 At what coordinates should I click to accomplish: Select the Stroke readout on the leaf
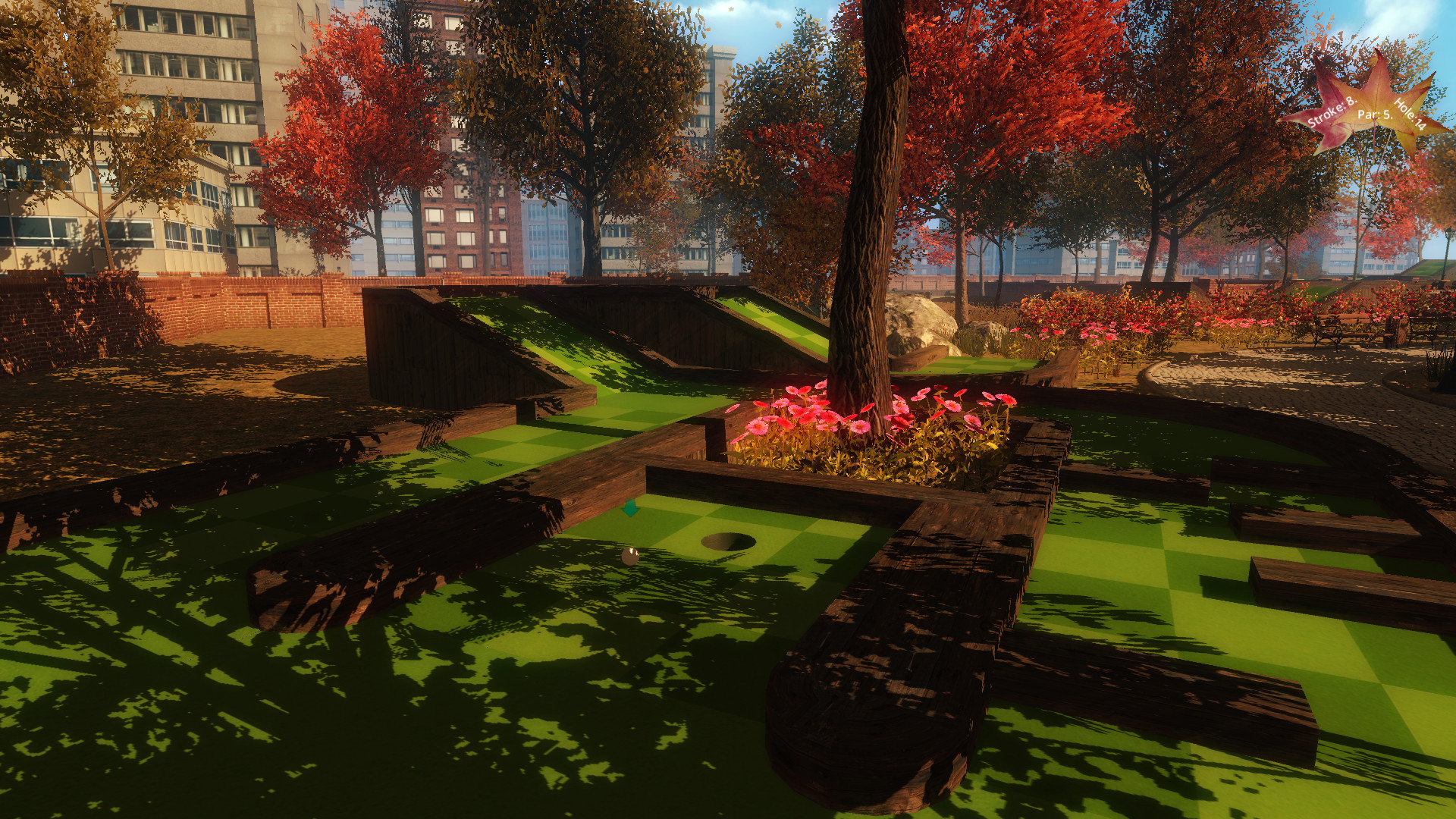click(x=1332, y=112)
